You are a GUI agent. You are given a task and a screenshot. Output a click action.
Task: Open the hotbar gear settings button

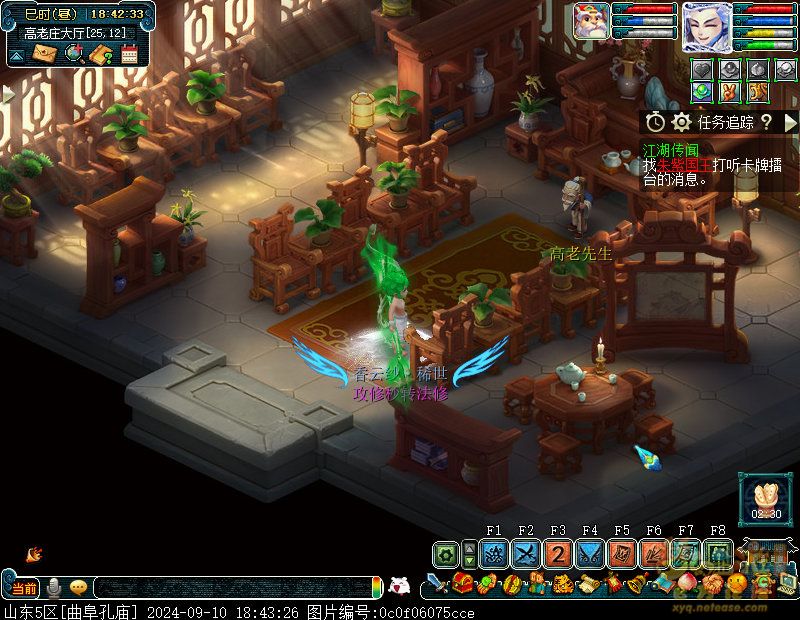click(x=446, y=553)
